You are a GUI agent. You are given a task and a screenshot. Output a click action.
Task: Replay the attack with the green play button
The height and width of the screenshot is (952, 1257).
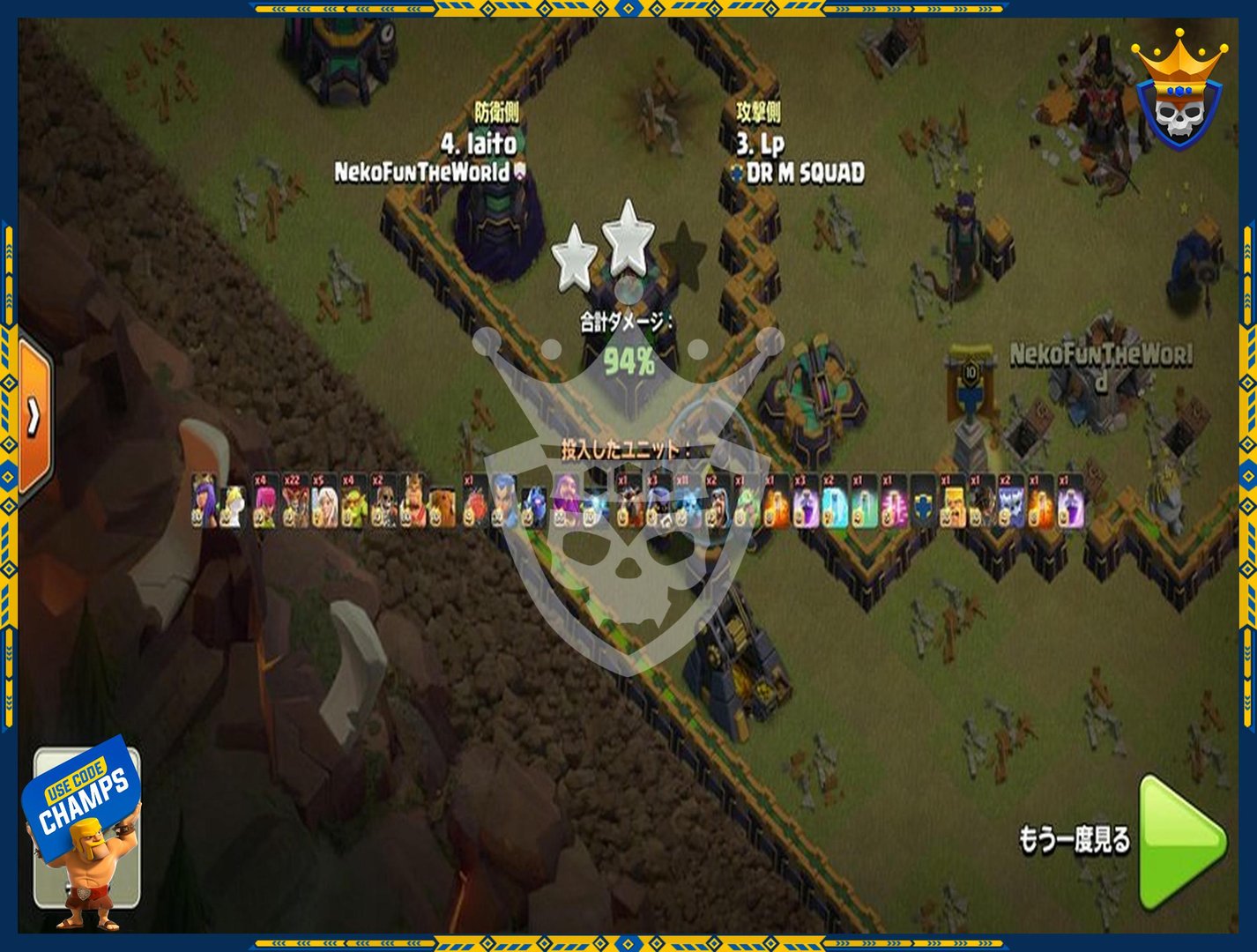(1179, 842)
